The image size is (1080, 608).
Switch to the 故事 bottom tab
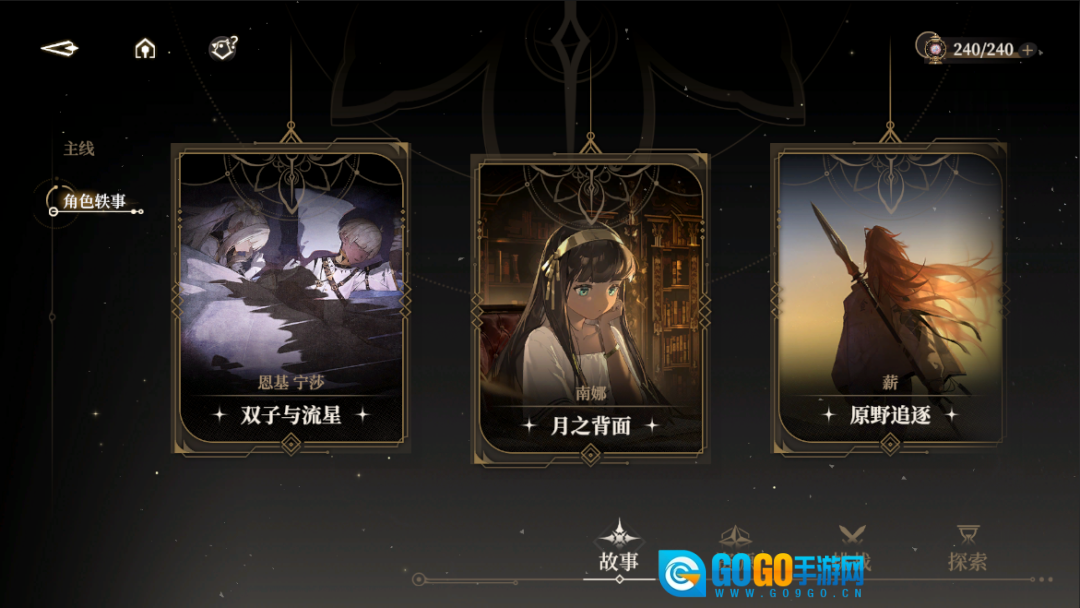click(619, 548)
